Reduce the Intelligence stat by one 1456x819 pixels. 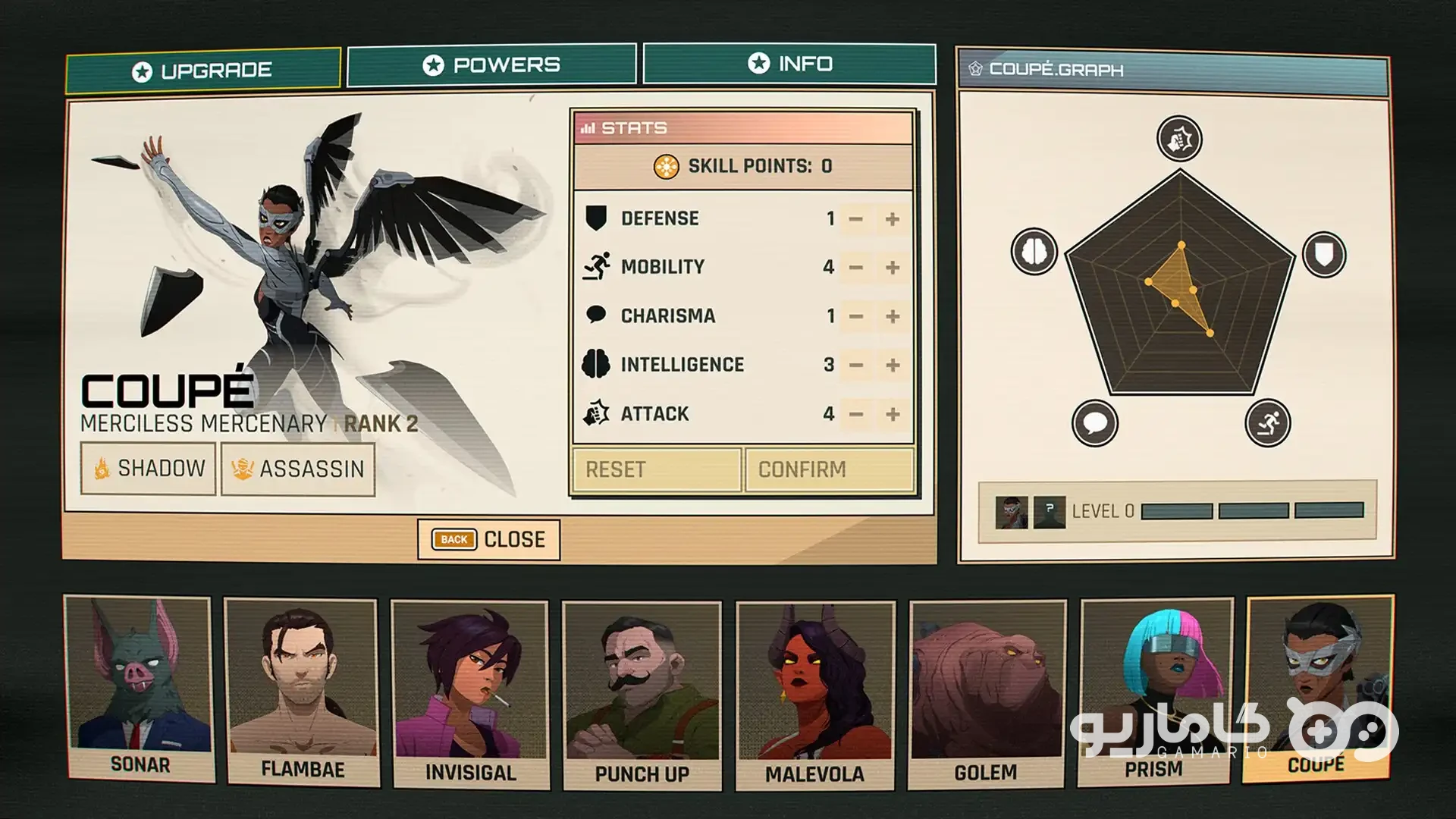(856, 366)
